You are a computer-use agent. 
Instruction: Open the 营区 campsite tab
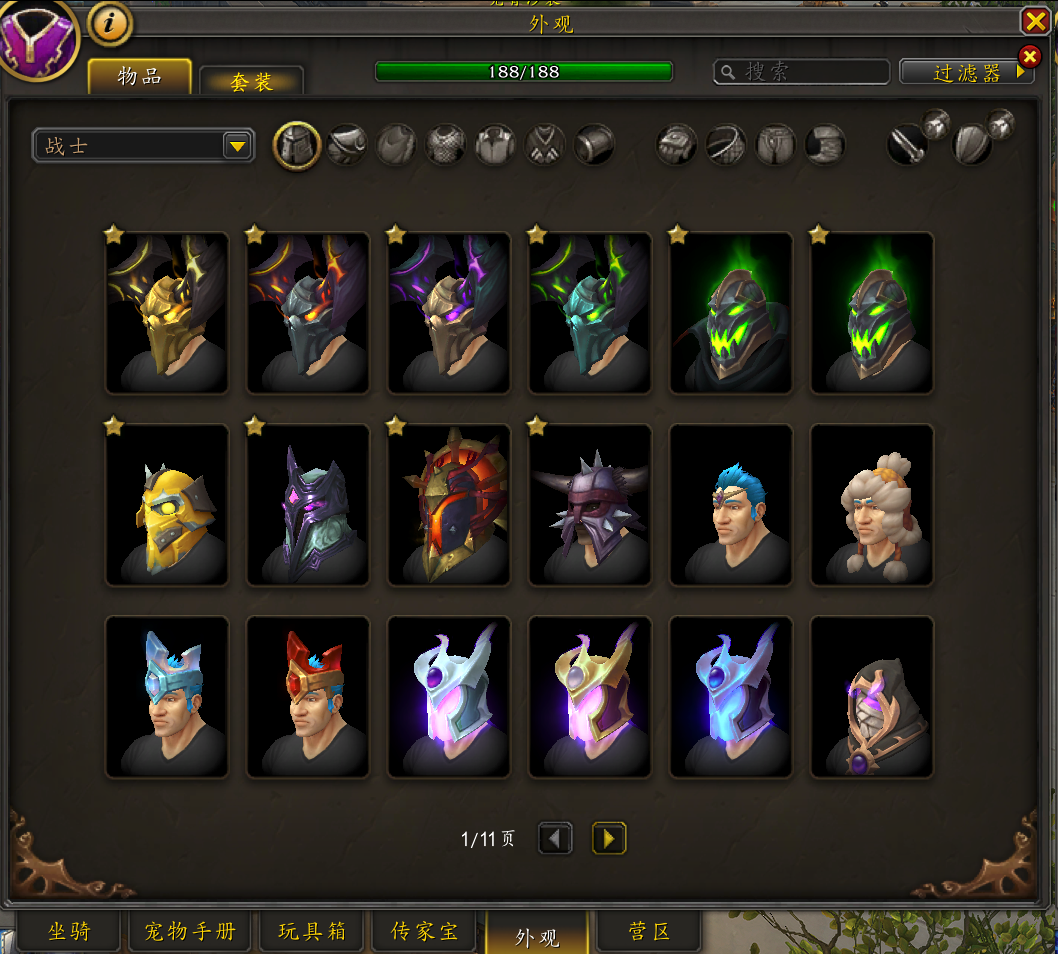[648, 932]
